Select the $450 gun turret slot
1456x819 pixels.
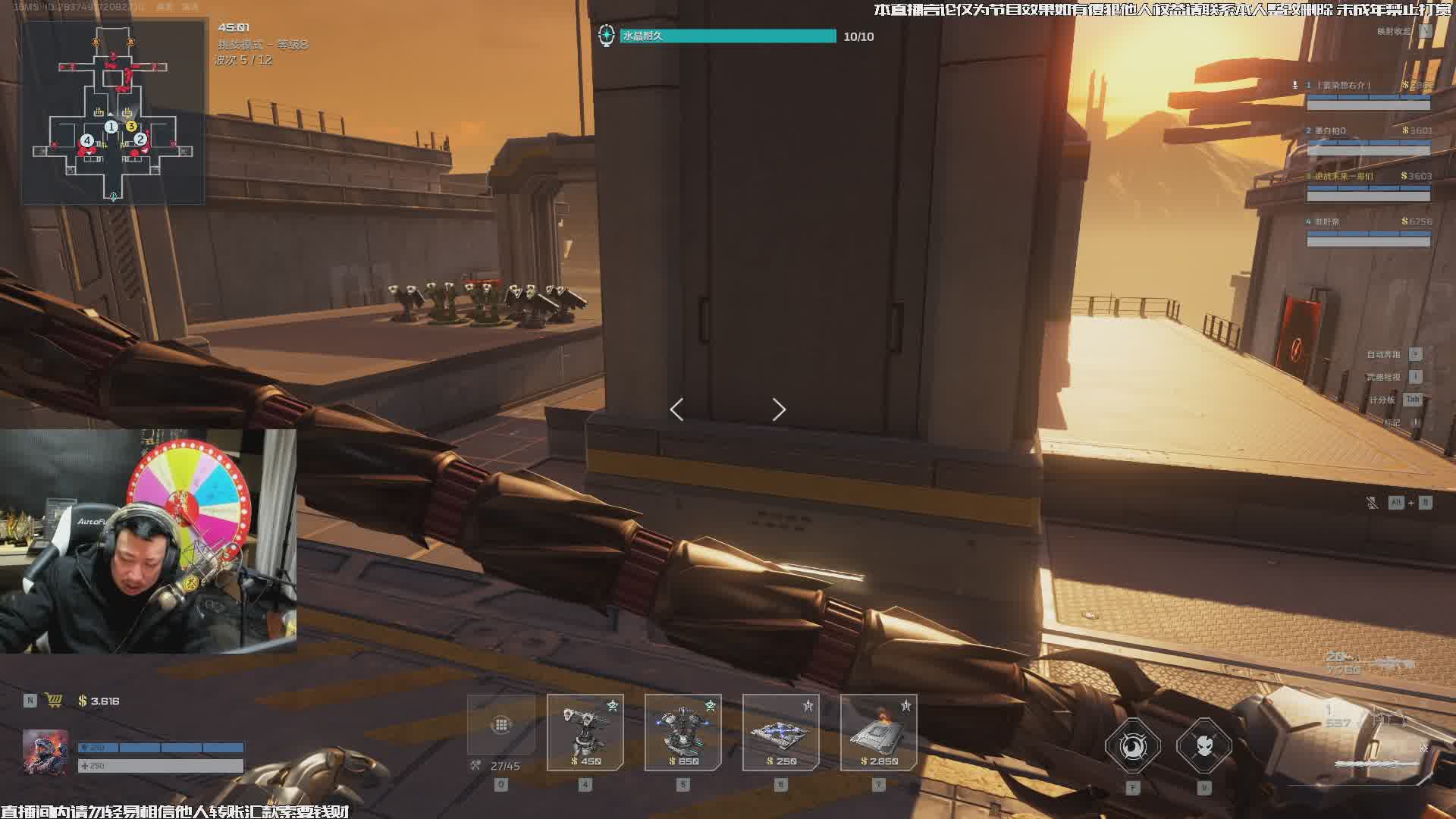point(585,733)
